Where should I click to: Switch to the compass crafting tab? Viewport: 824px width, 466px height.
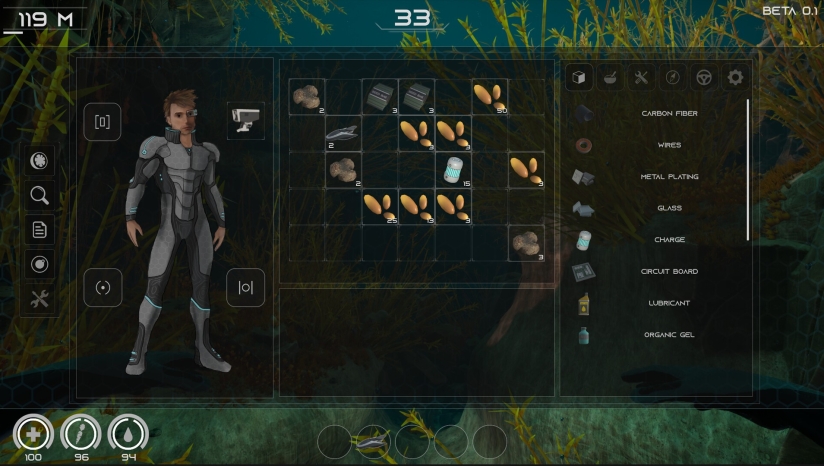(x=673, y=77)
